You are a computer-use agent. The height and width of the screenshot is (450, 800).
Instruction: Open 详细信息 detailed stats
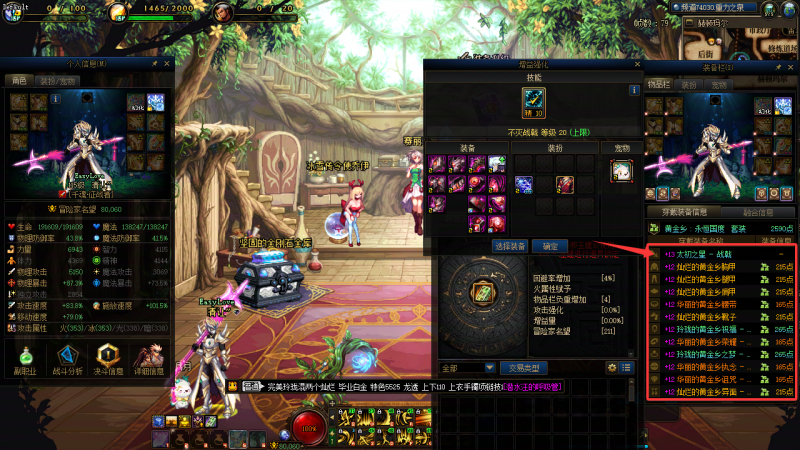point(152,362)
